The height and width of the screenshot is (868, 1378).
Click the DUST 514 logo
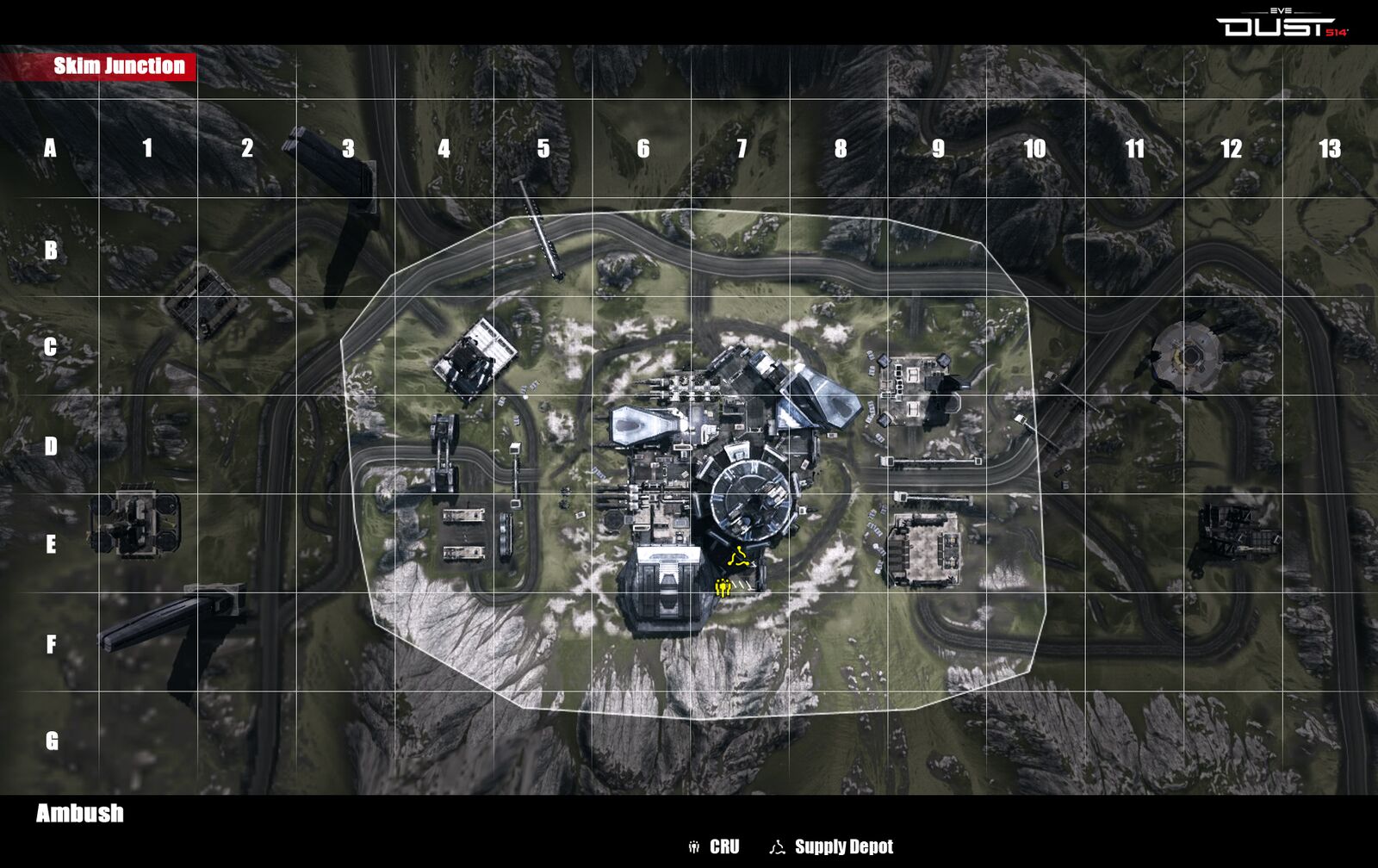1281,26
